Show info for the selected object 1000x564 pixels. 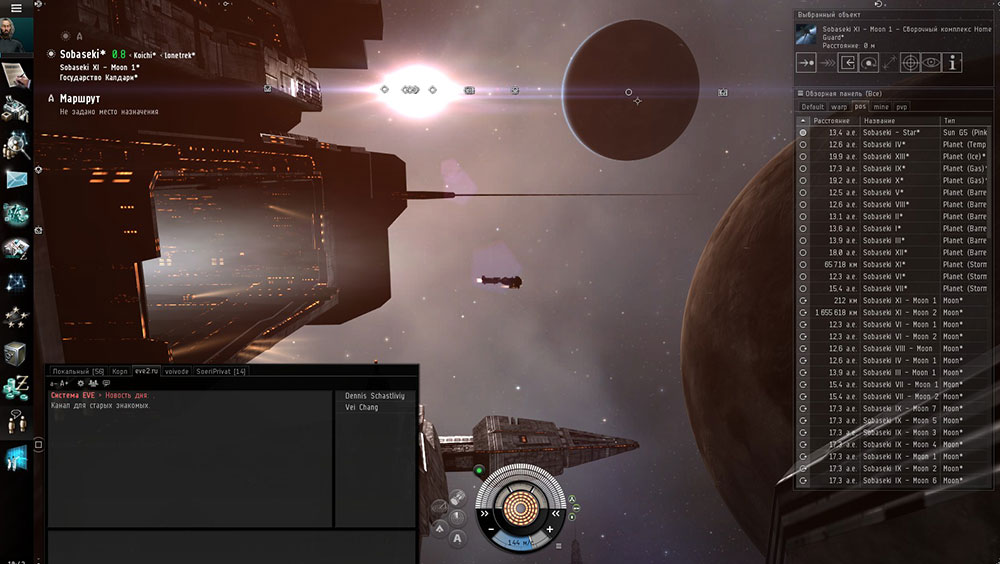[953, 63]
